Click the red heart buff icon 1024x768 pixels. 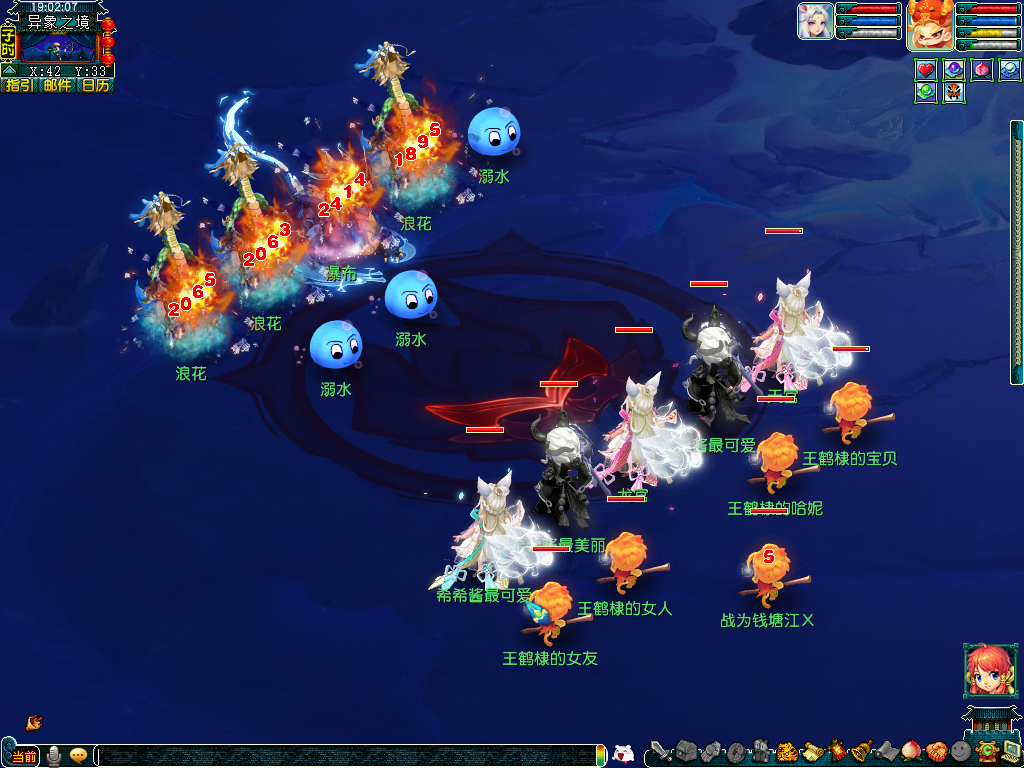coord(926,70)
